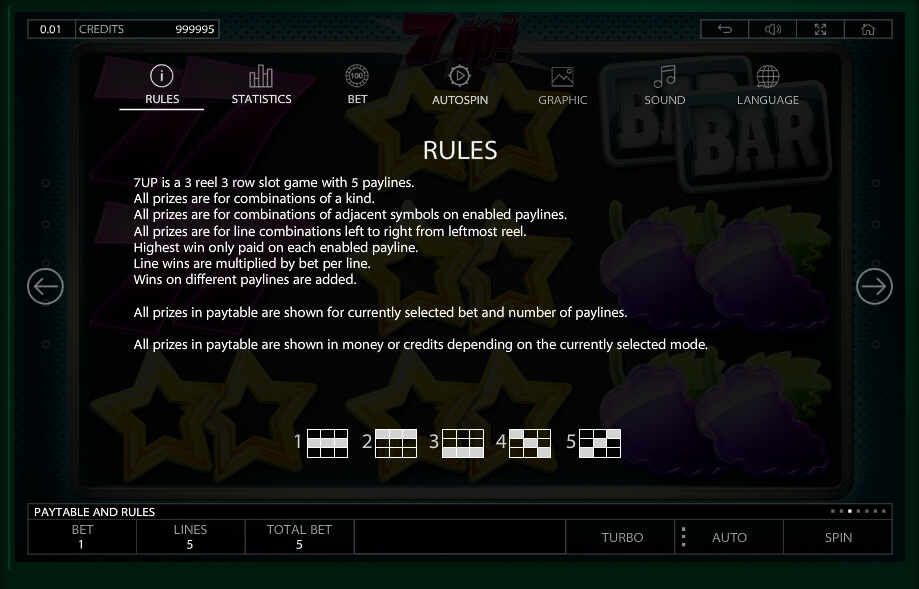This screenshot has width=919, height=589.
Task: Activate the Auto spin button
Action: pos(729,537)
